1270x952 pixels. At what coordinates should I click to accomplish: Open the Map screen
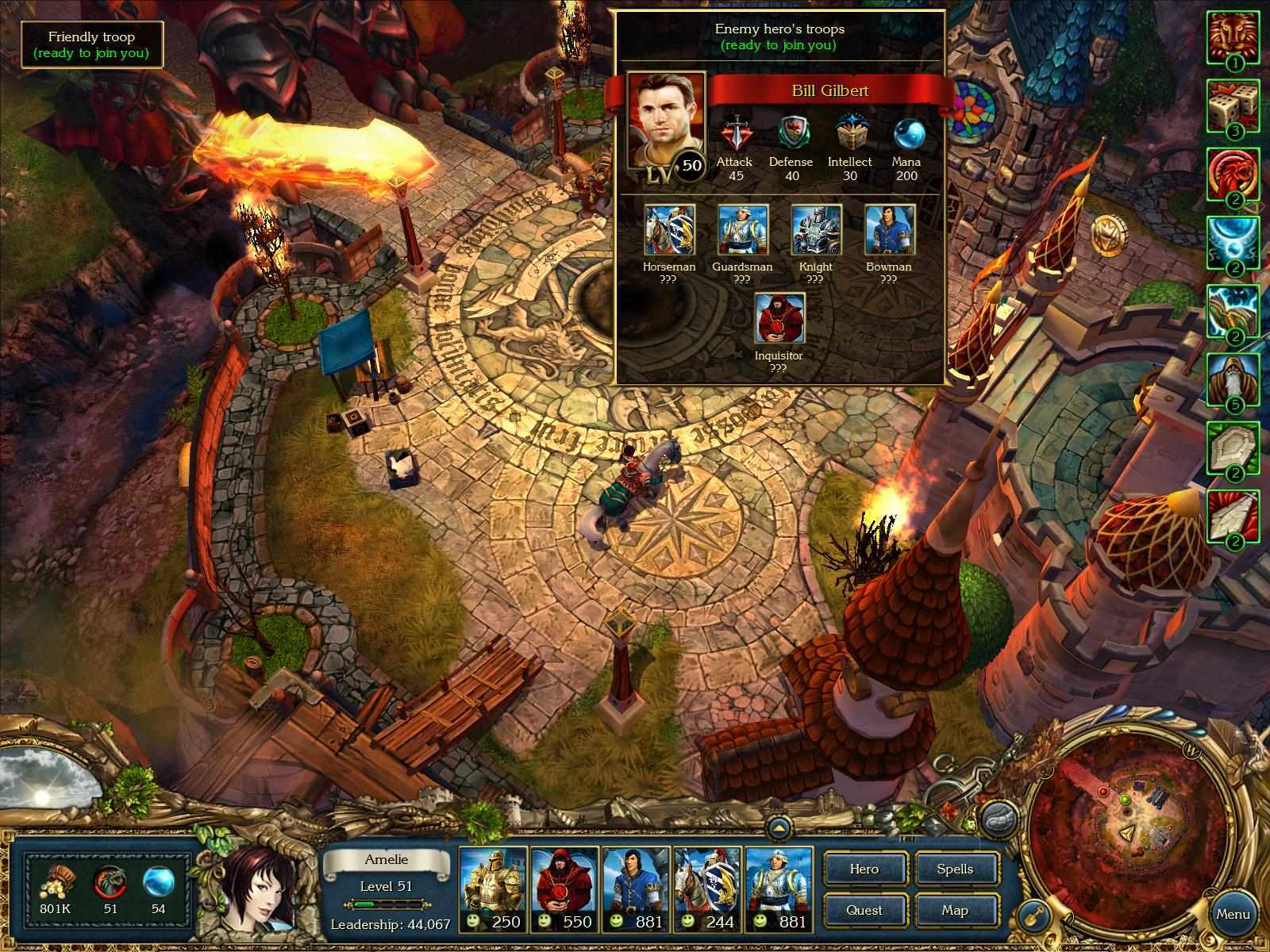956,910
